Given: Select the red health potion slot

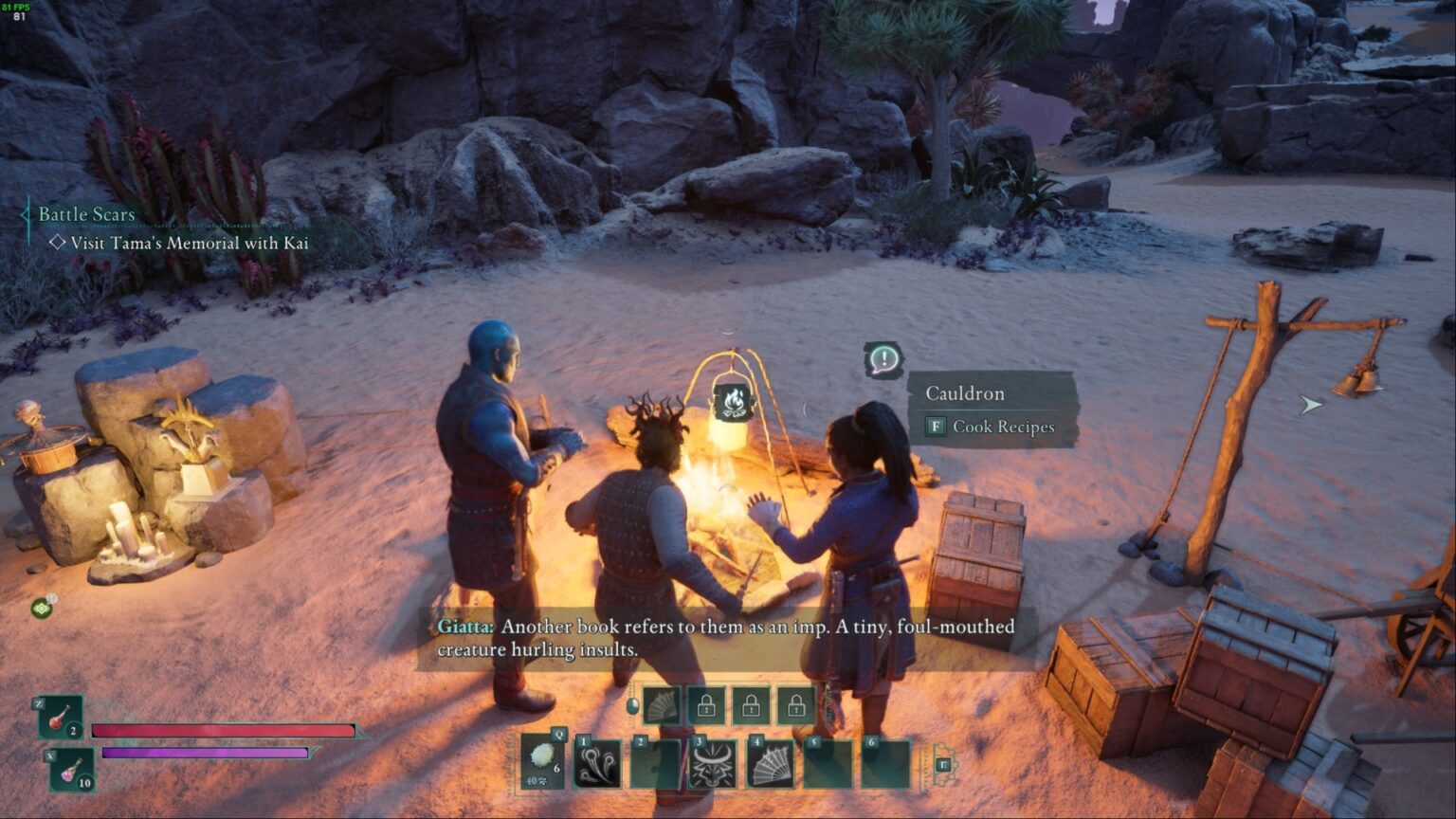Looking at the screenshot, I should point(62,718).
